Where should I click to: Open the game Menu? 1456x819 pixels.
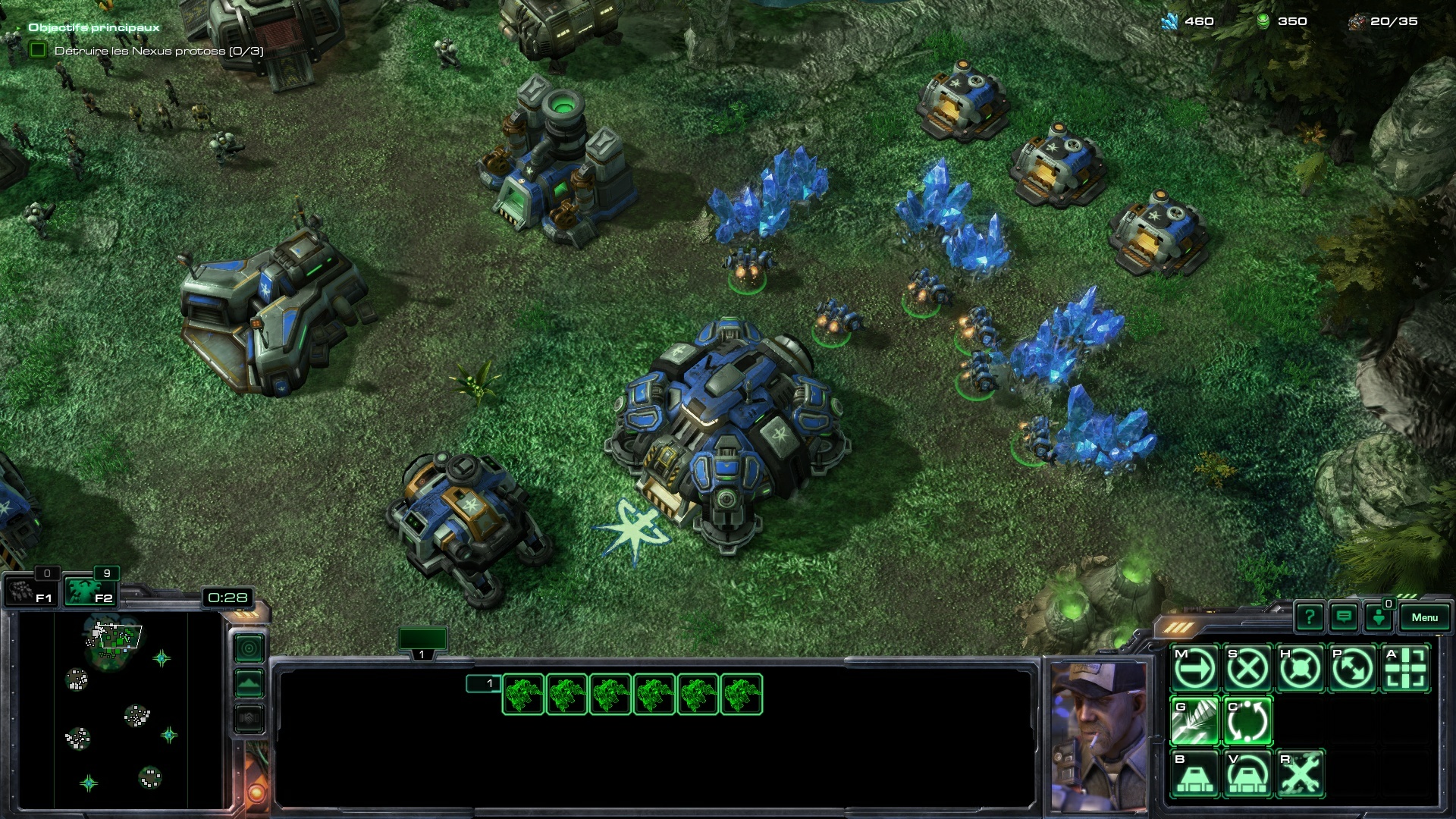click(1424, 617)
